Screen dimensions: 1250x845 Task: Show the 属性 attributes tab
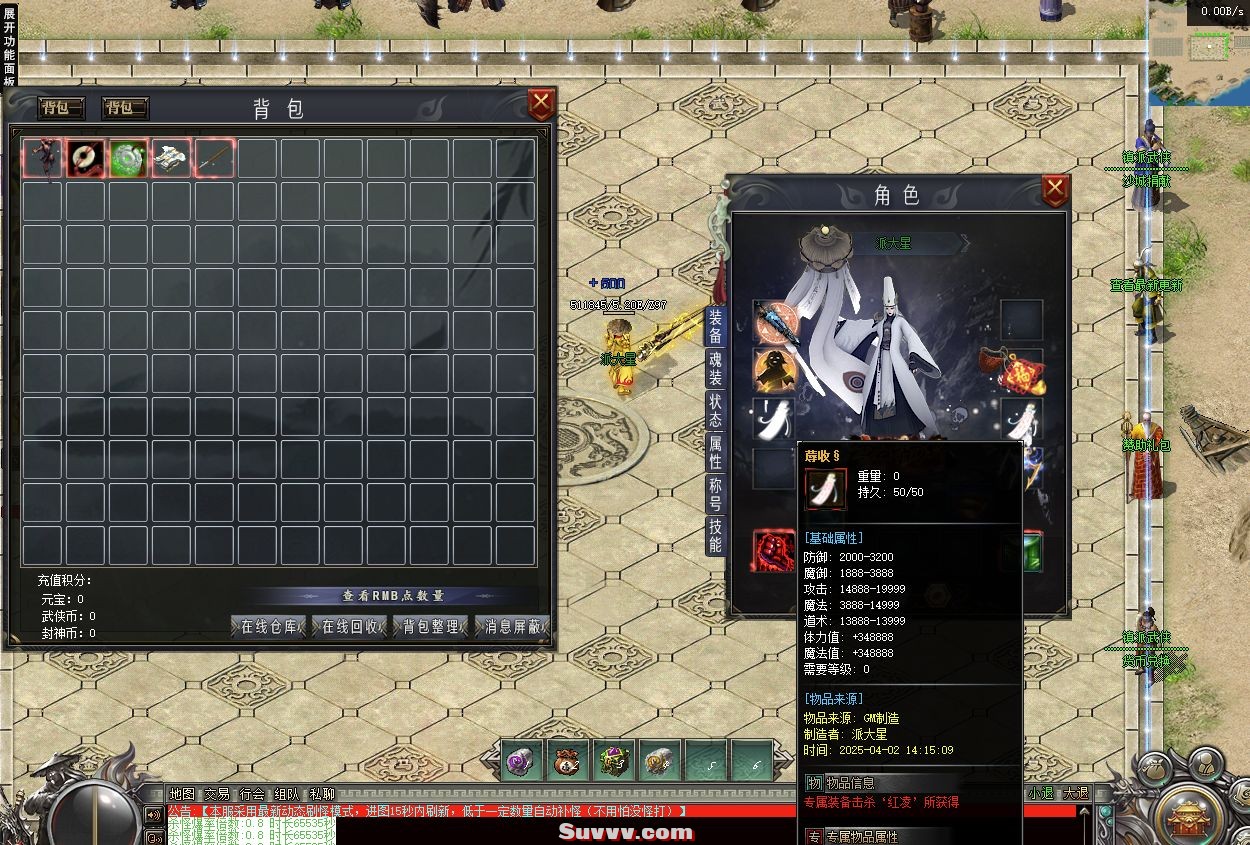coord(715,453)
